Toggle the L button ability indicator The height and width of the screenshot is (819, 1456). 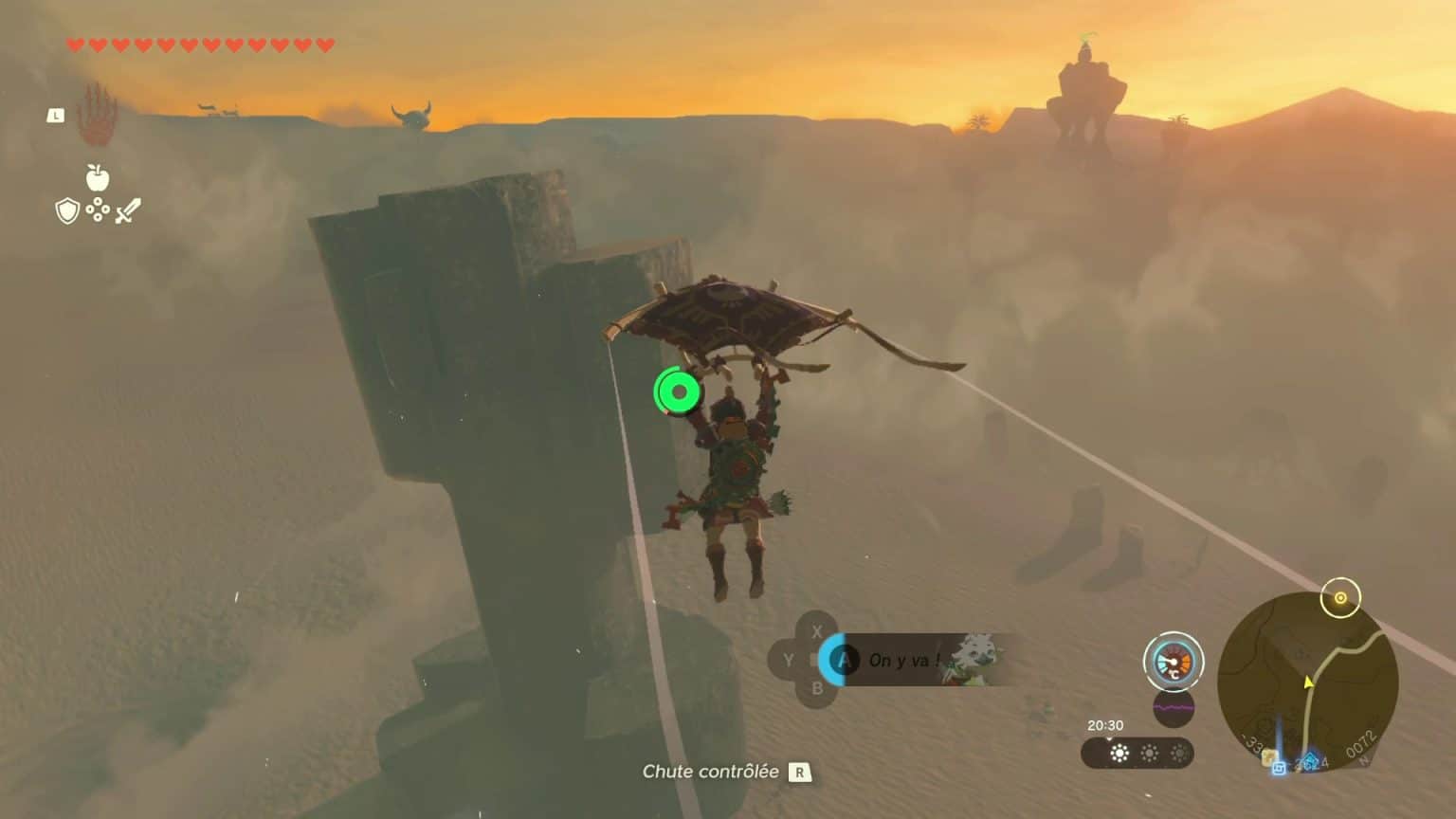point(55,115)
